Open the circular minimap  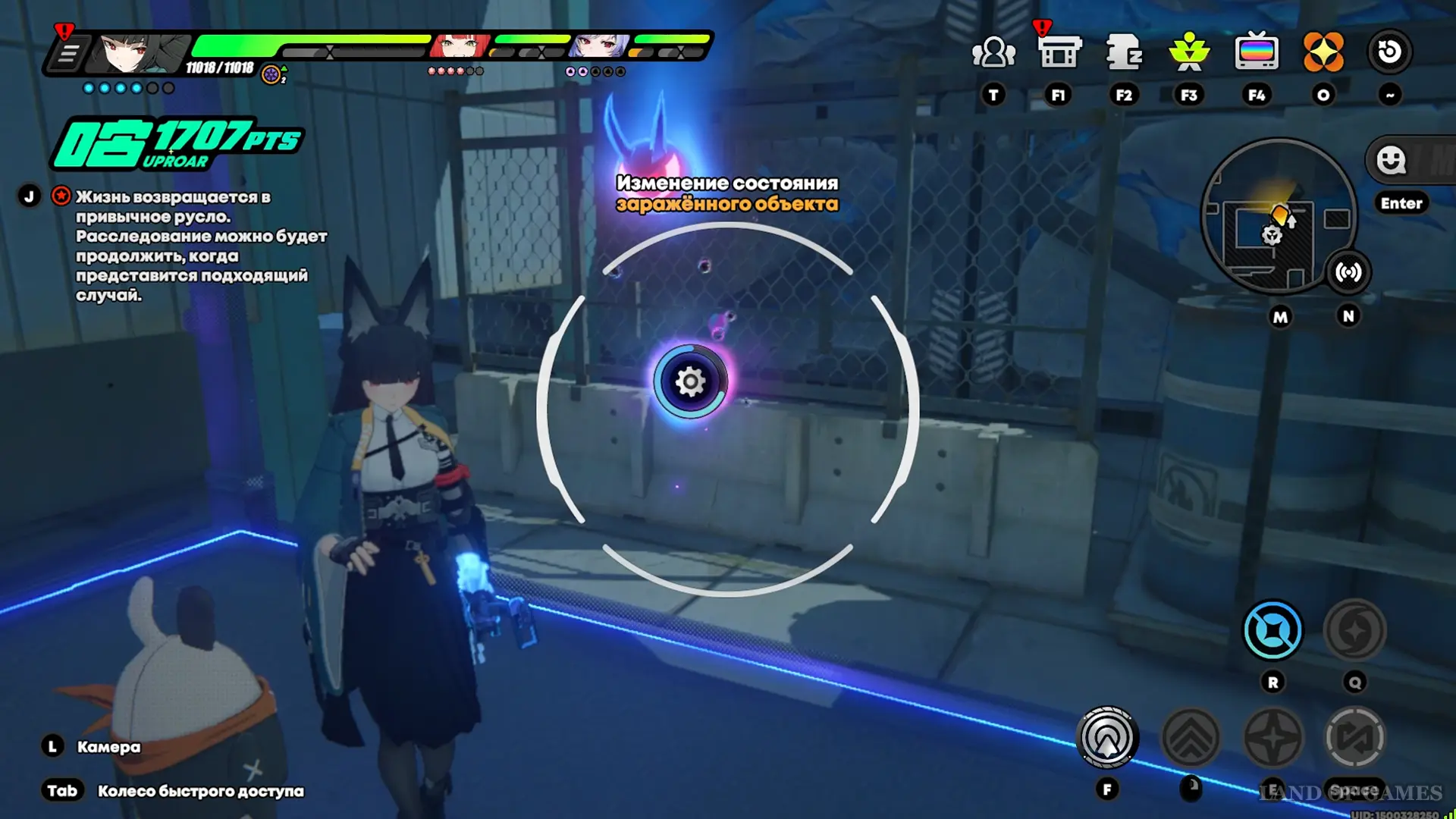[x=1279, y=215]
